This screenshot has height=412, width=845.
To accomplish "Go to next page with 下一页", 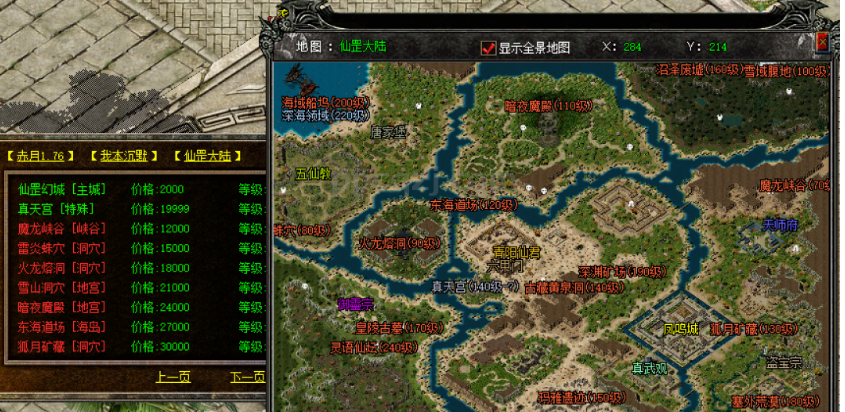I will 247,377.
